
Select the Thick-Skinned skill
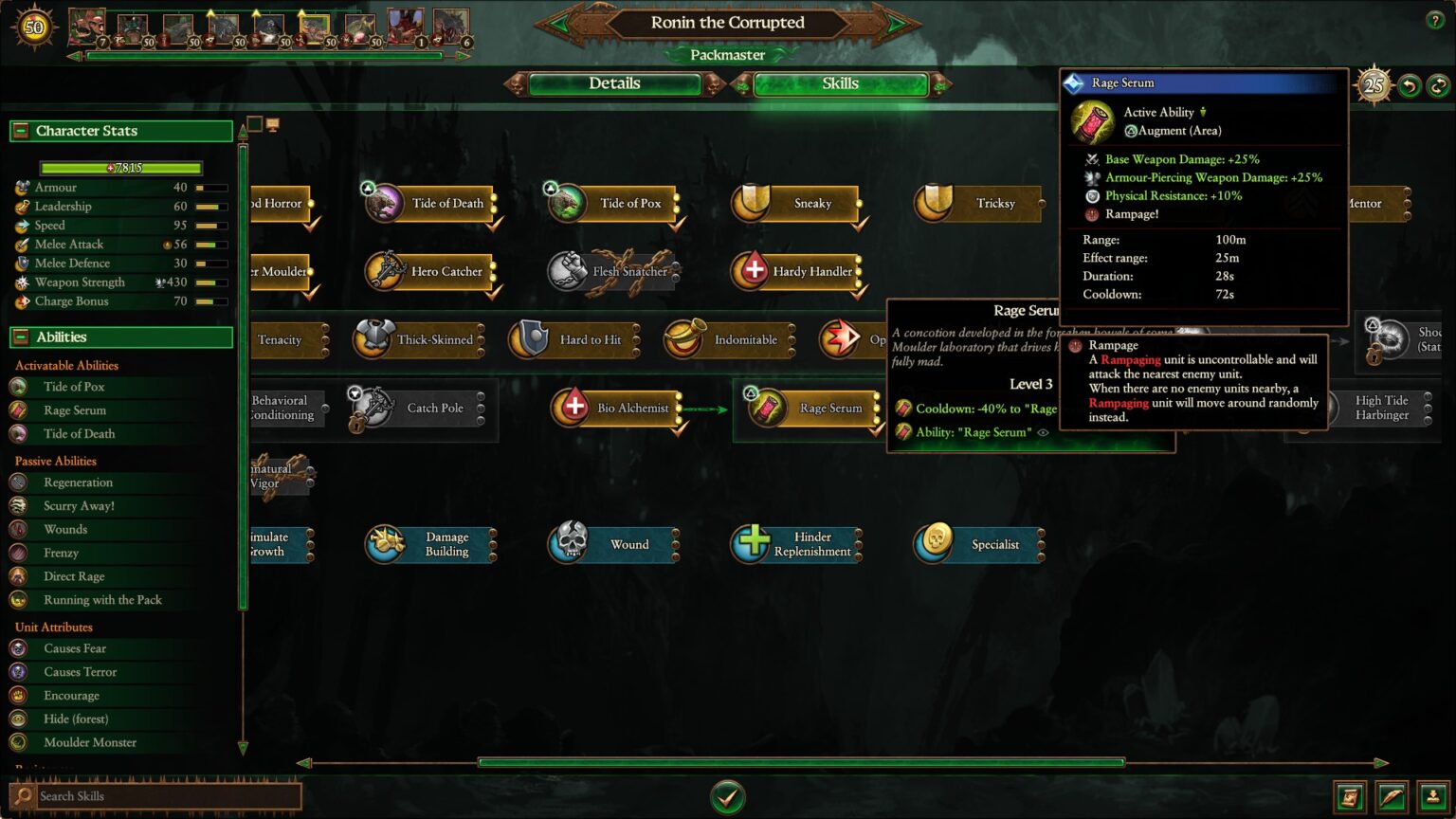coord(372,339)
